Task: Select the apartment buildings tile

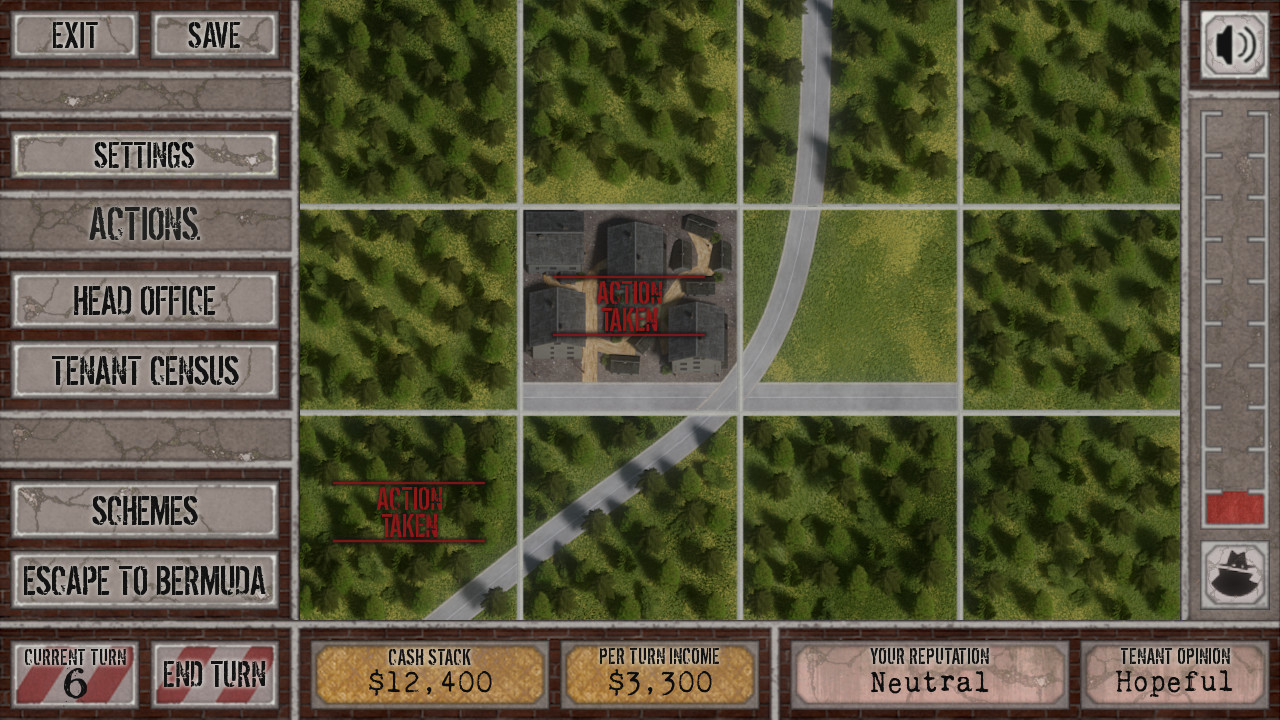Action: (x=629, y=296)
